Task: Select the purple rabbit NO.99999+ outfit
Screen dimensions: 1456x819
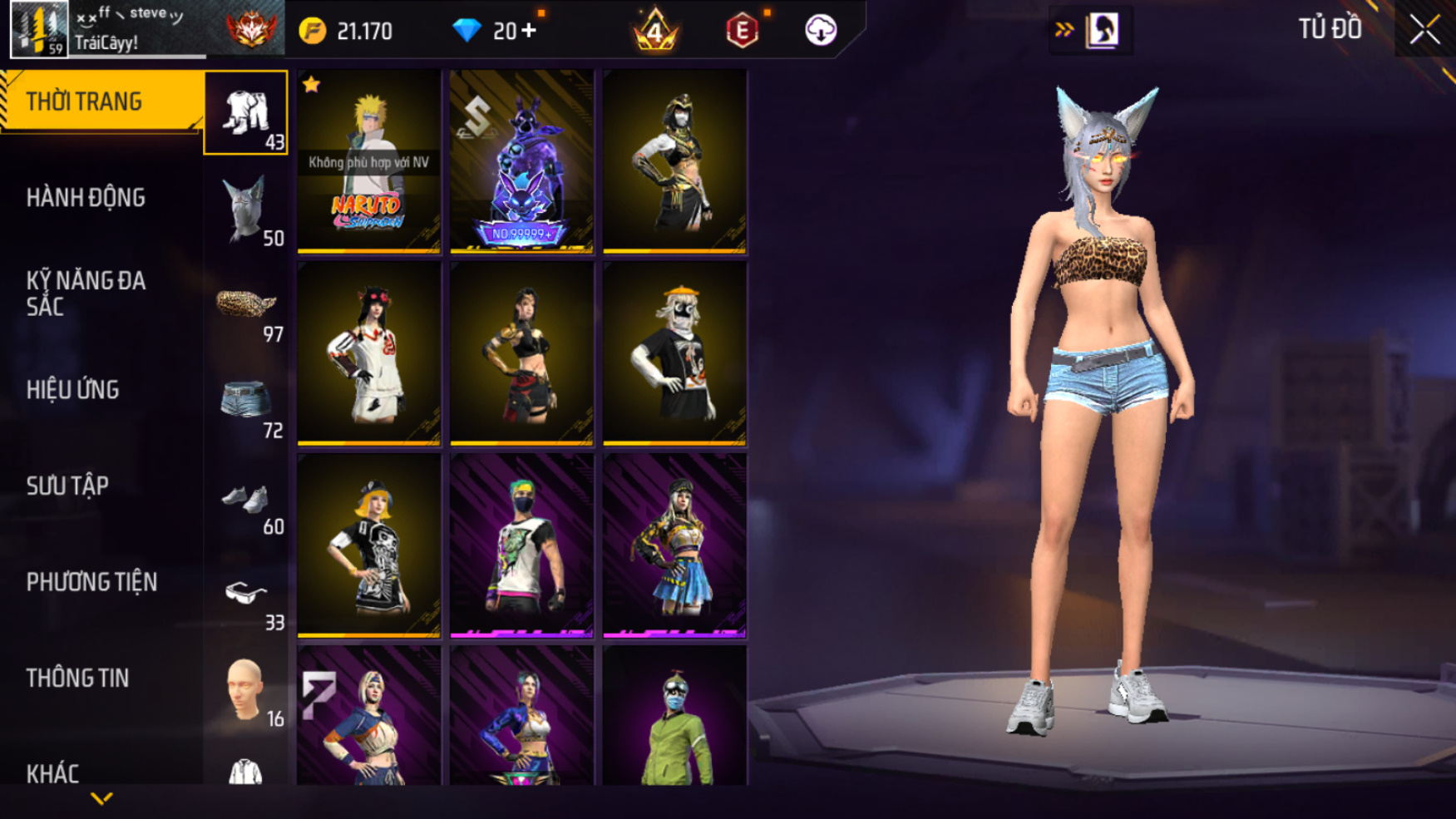Action: (x=521, y=161)
